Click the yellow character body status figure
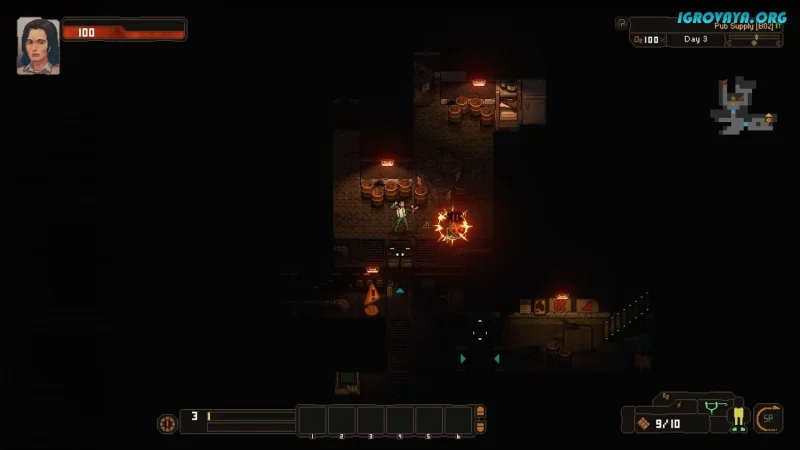 738,416
